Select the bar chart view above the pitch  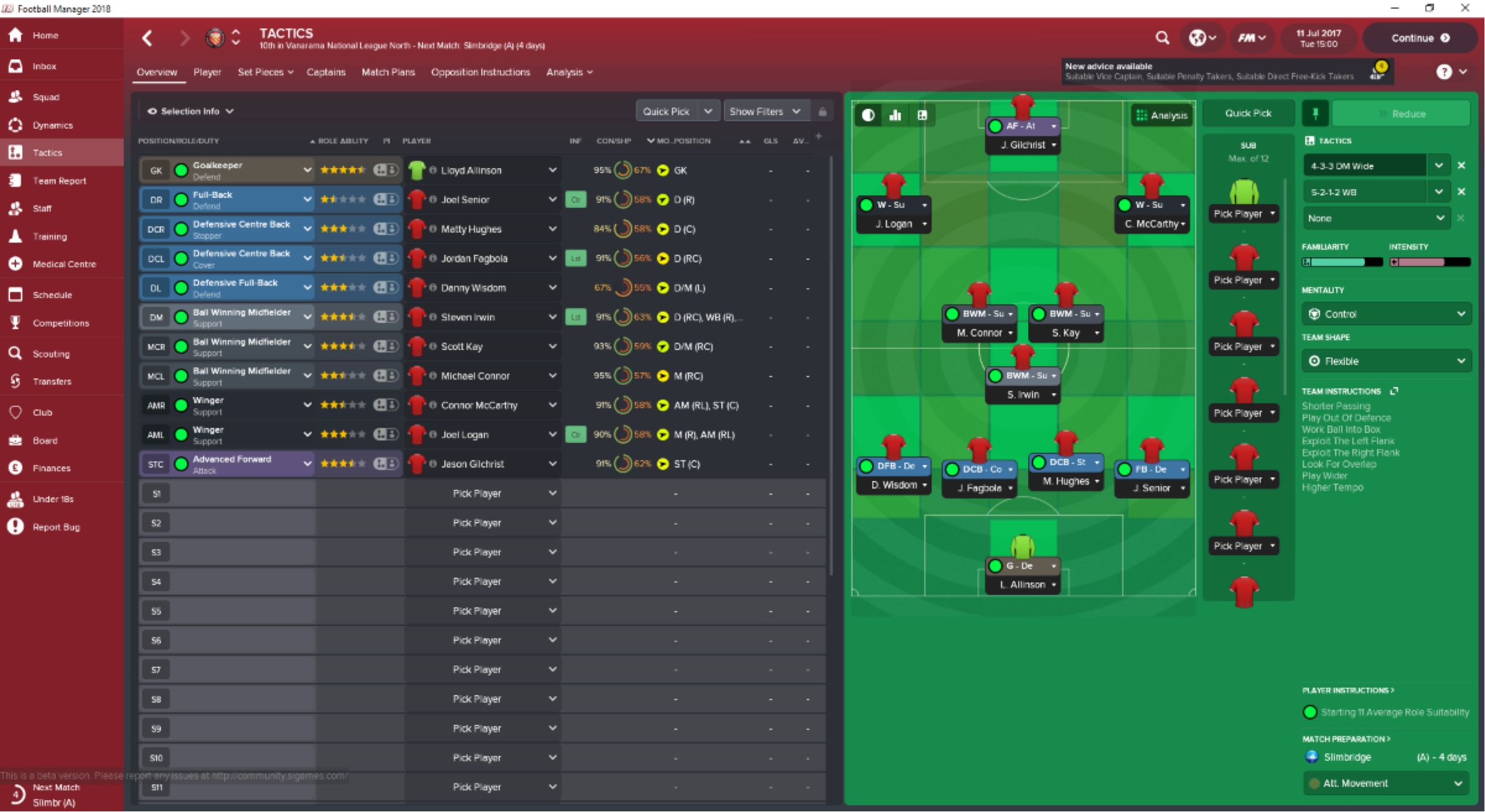click(896, 115)
